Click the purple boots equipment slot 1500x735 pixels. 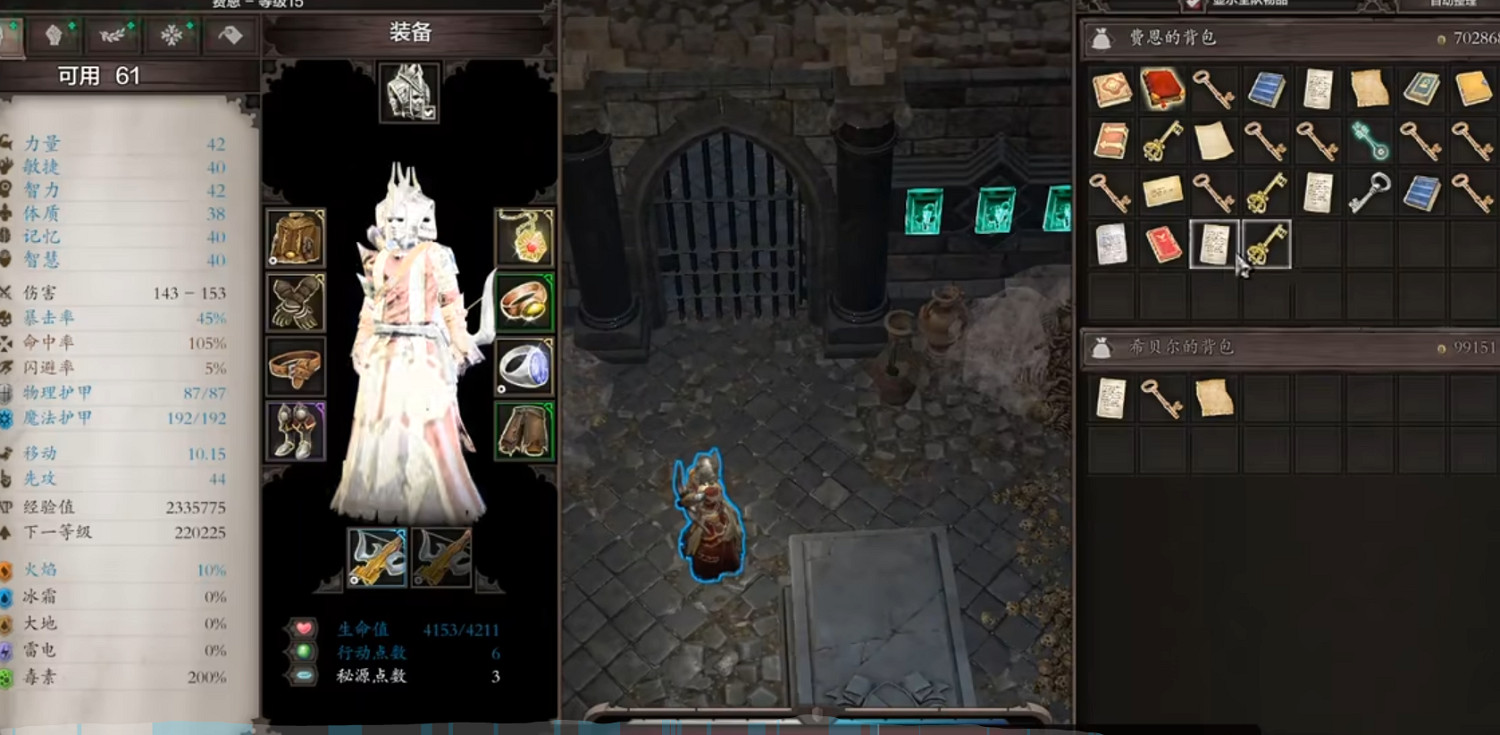(x=296, y=430)
